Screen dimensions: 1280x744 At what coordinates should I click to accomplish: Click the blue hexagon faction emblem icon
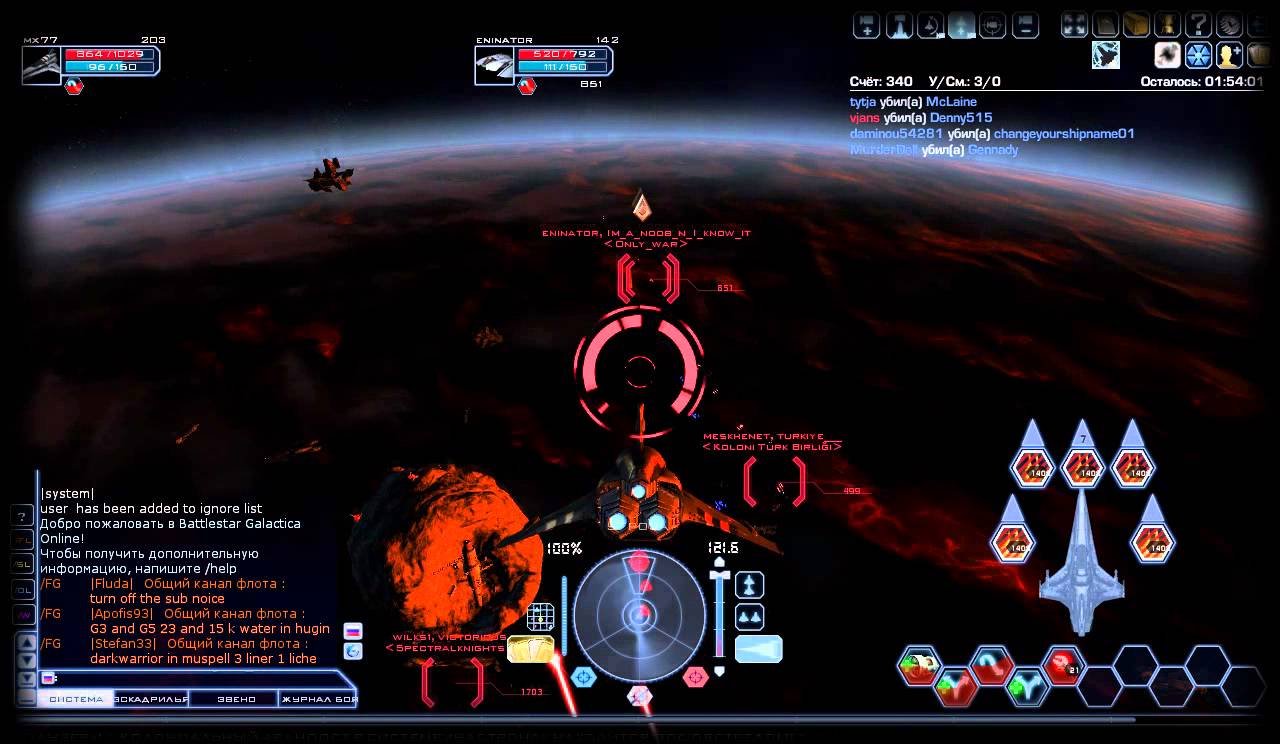pyautogui.click(x=1198, y=55)
